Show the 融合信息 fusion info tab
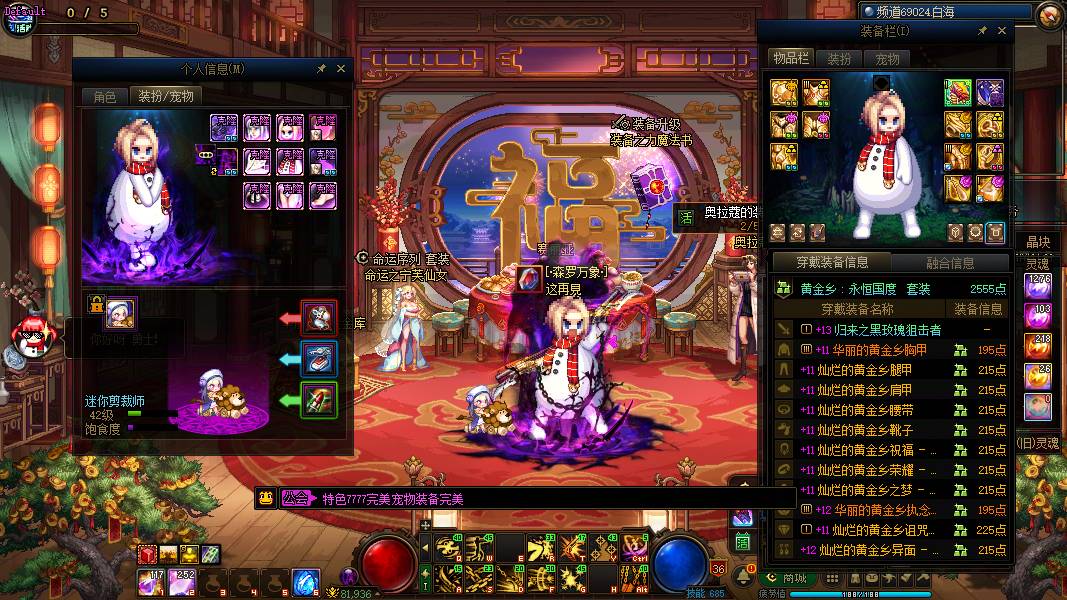 949,263
